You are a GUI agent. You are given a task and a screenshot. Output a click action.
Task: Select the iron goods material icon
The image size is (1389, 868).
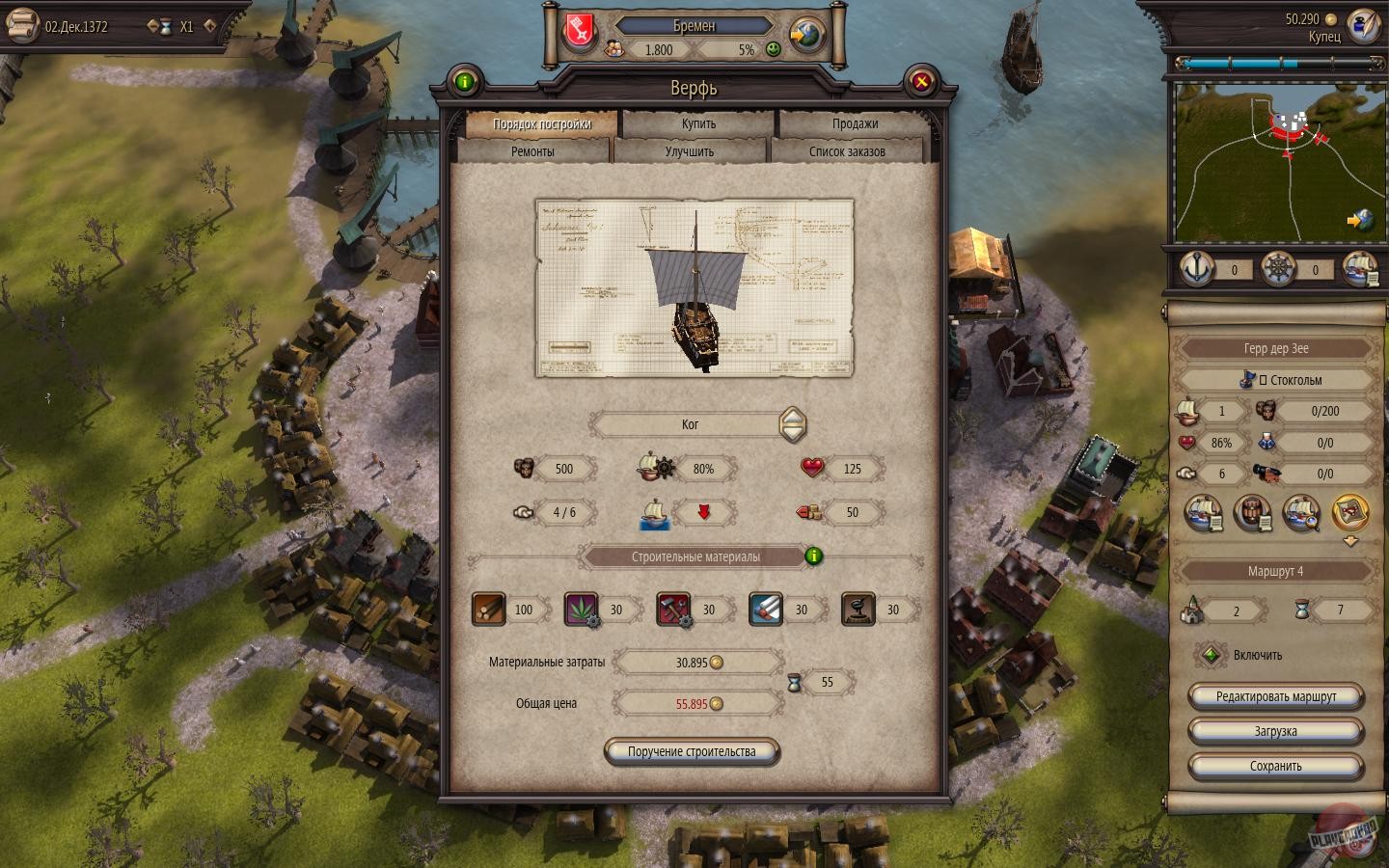tap(673, 610)
